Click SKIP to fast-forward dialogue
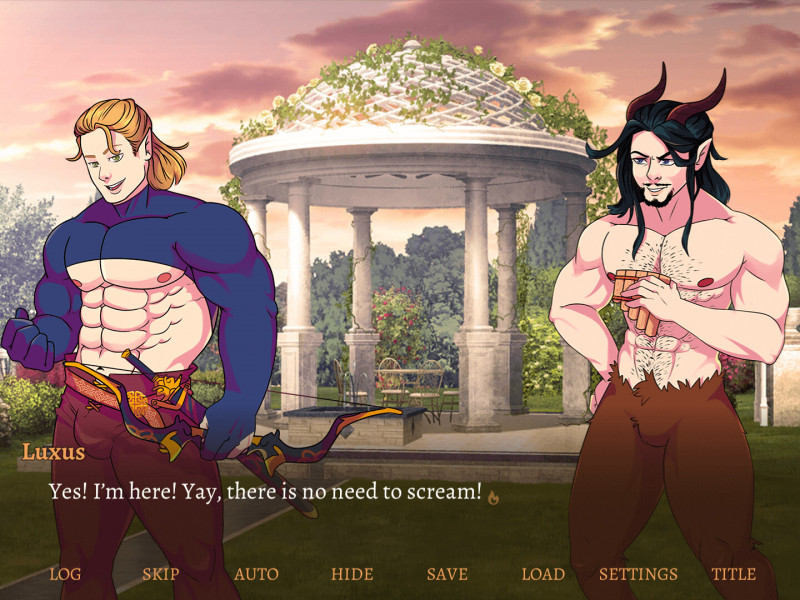Screen dimensions: 800x600 (160, 574)
